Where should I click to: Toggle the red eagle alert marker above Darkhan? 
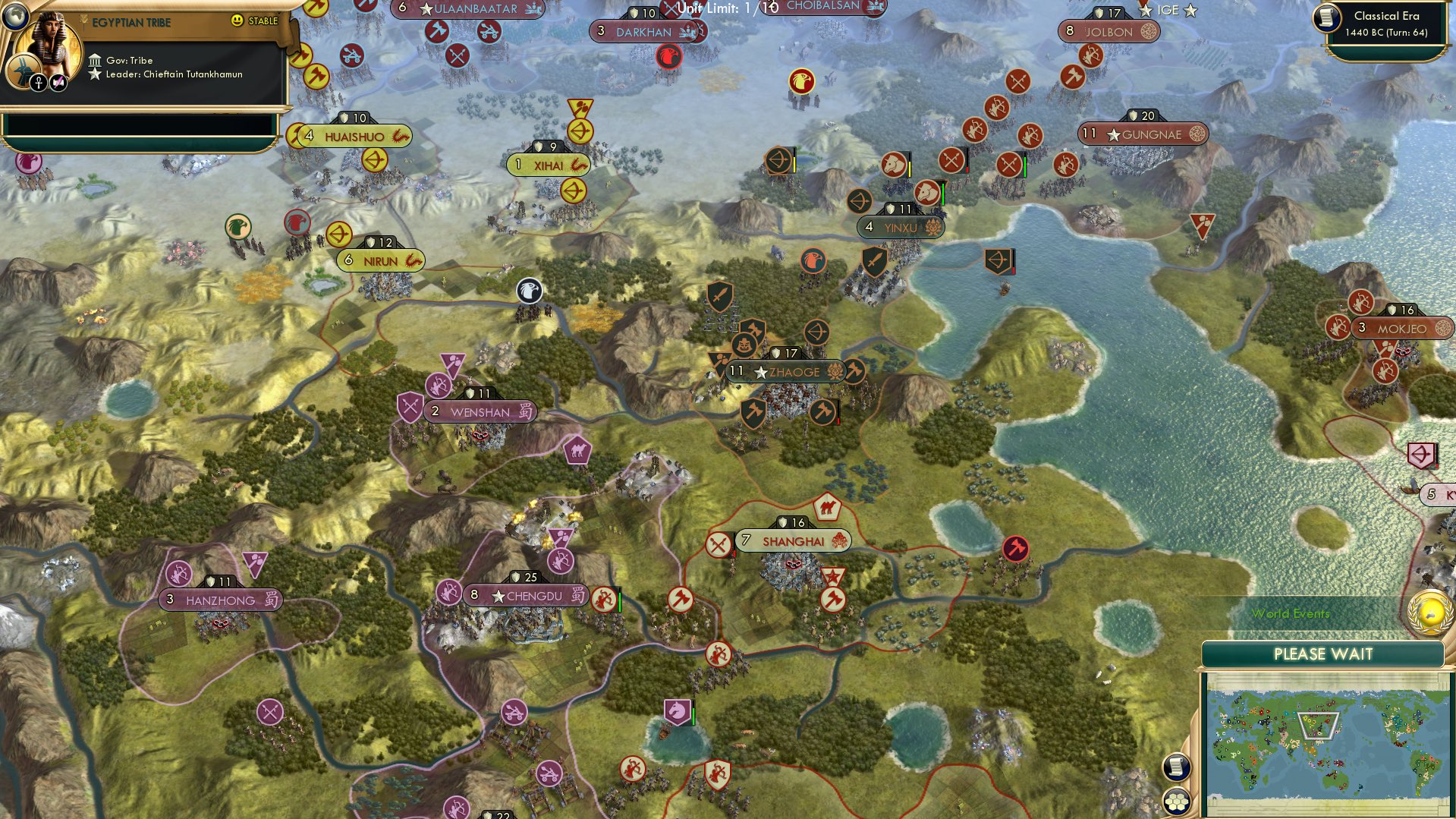pos(668,55)
